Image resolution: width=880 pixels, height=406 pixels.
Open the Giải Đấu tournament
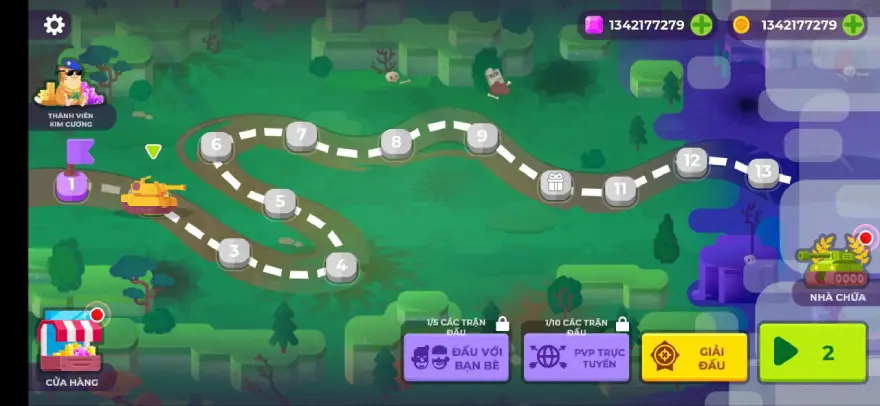(x=694, y=356)
